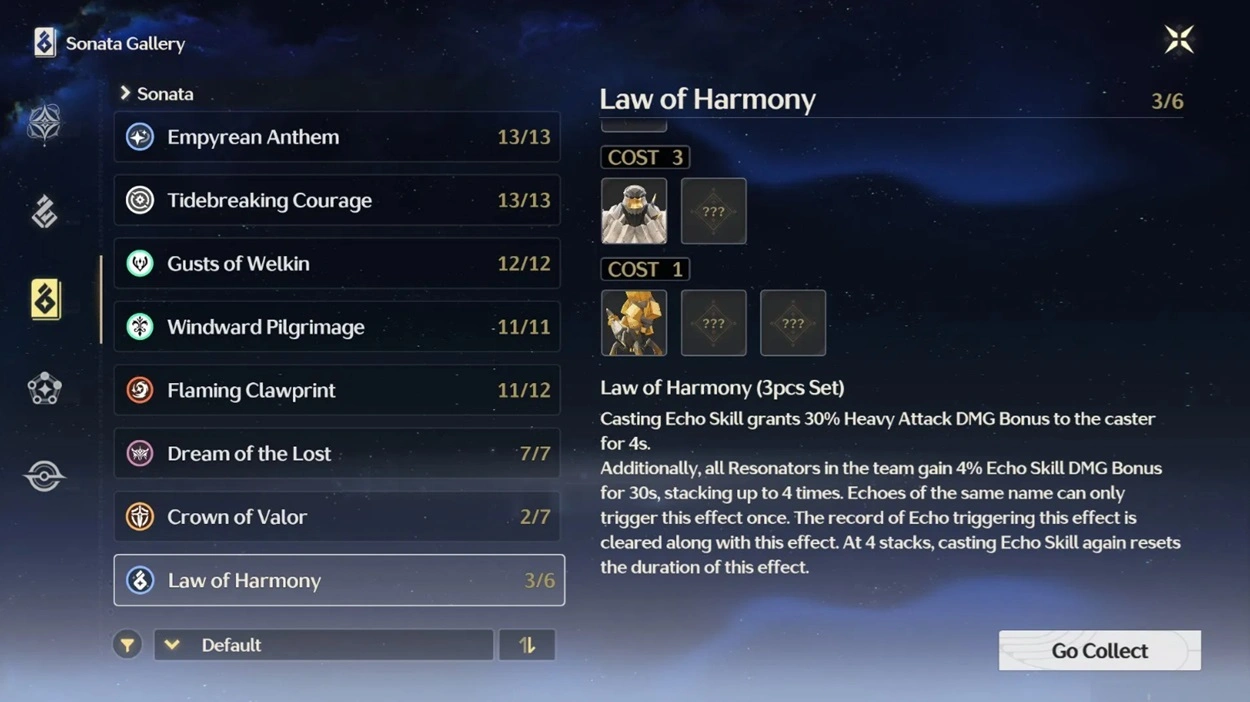This screenshot has height=702, width=1250.
Task: Click the yellow filter funnel button
Action: [127, 645]
